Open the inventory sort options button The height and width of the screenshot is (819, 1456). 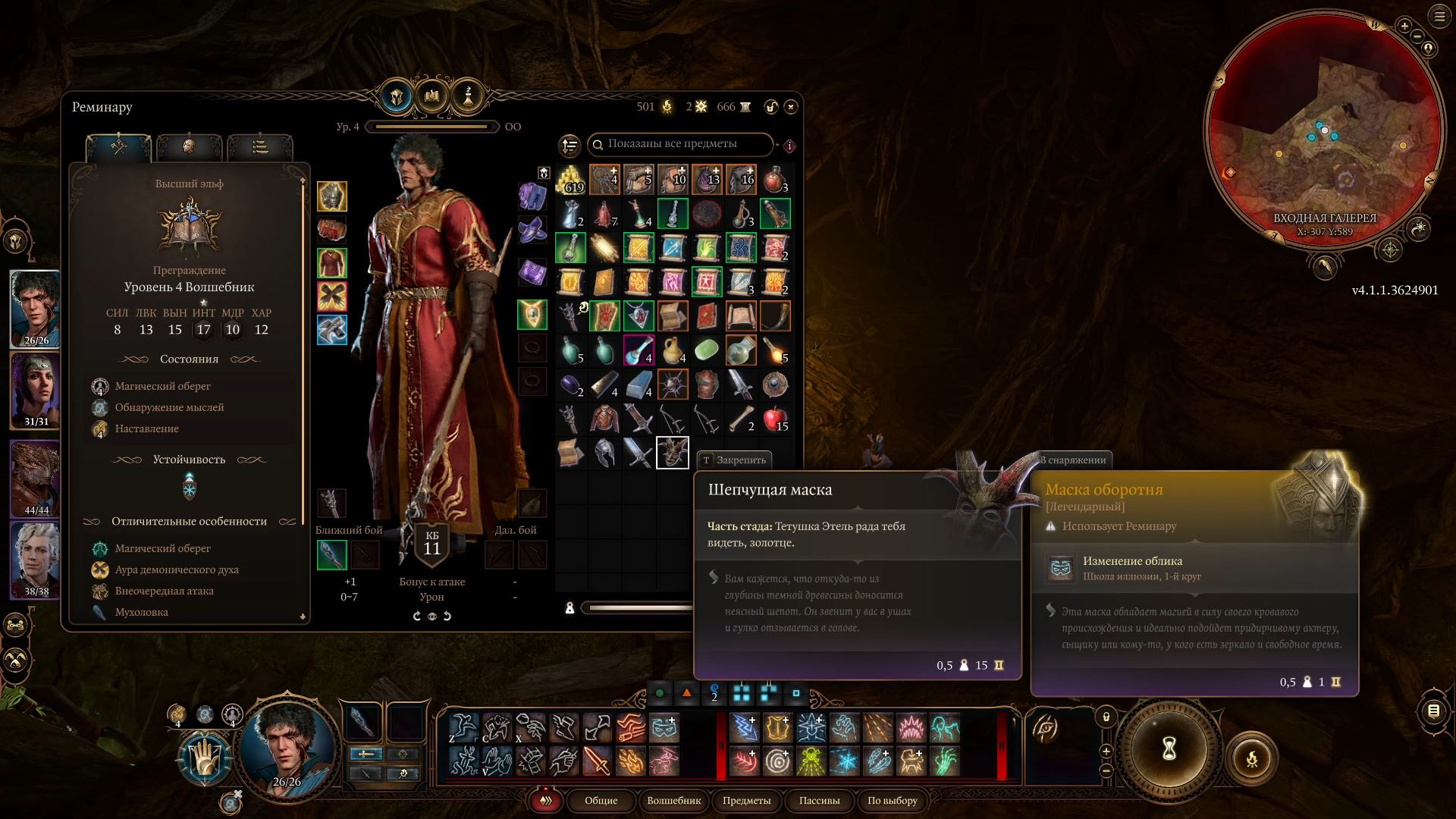pos(570,145)
